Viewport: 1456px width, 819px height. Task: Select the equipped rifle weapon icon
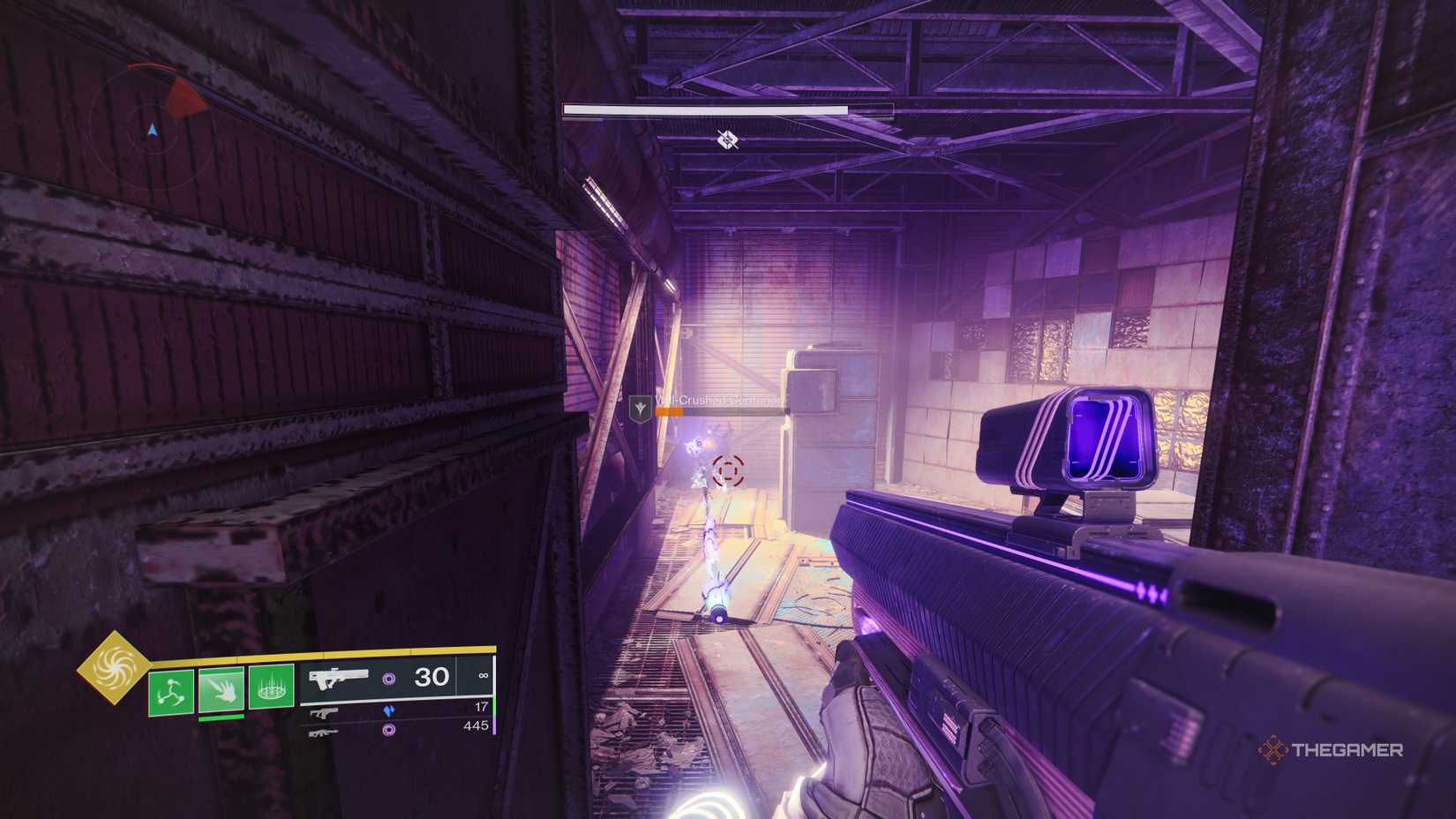[339, 679]
